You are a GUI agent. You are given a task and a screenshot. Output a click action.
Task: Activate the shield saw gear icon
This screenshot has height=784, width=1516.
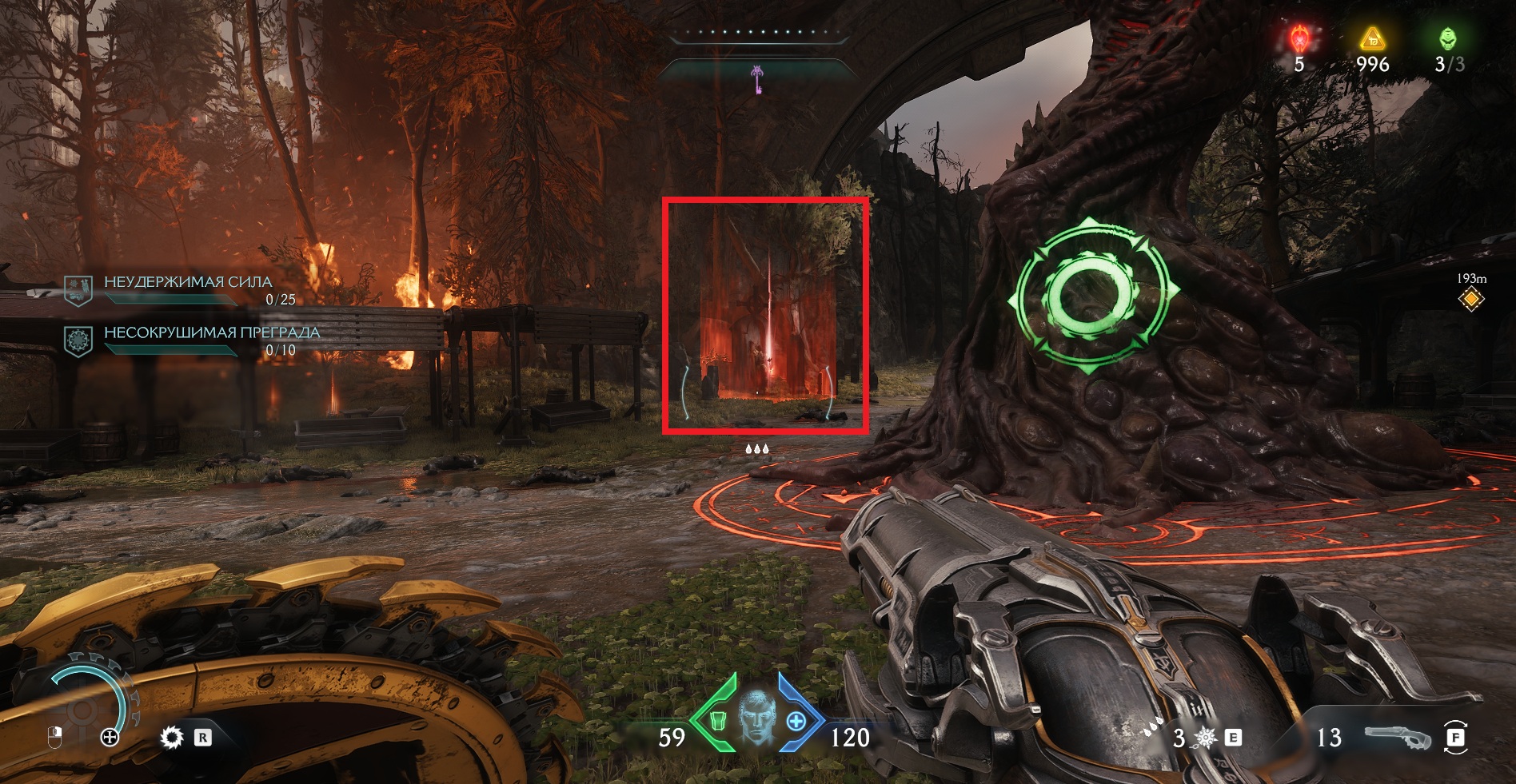click(172, 737)
